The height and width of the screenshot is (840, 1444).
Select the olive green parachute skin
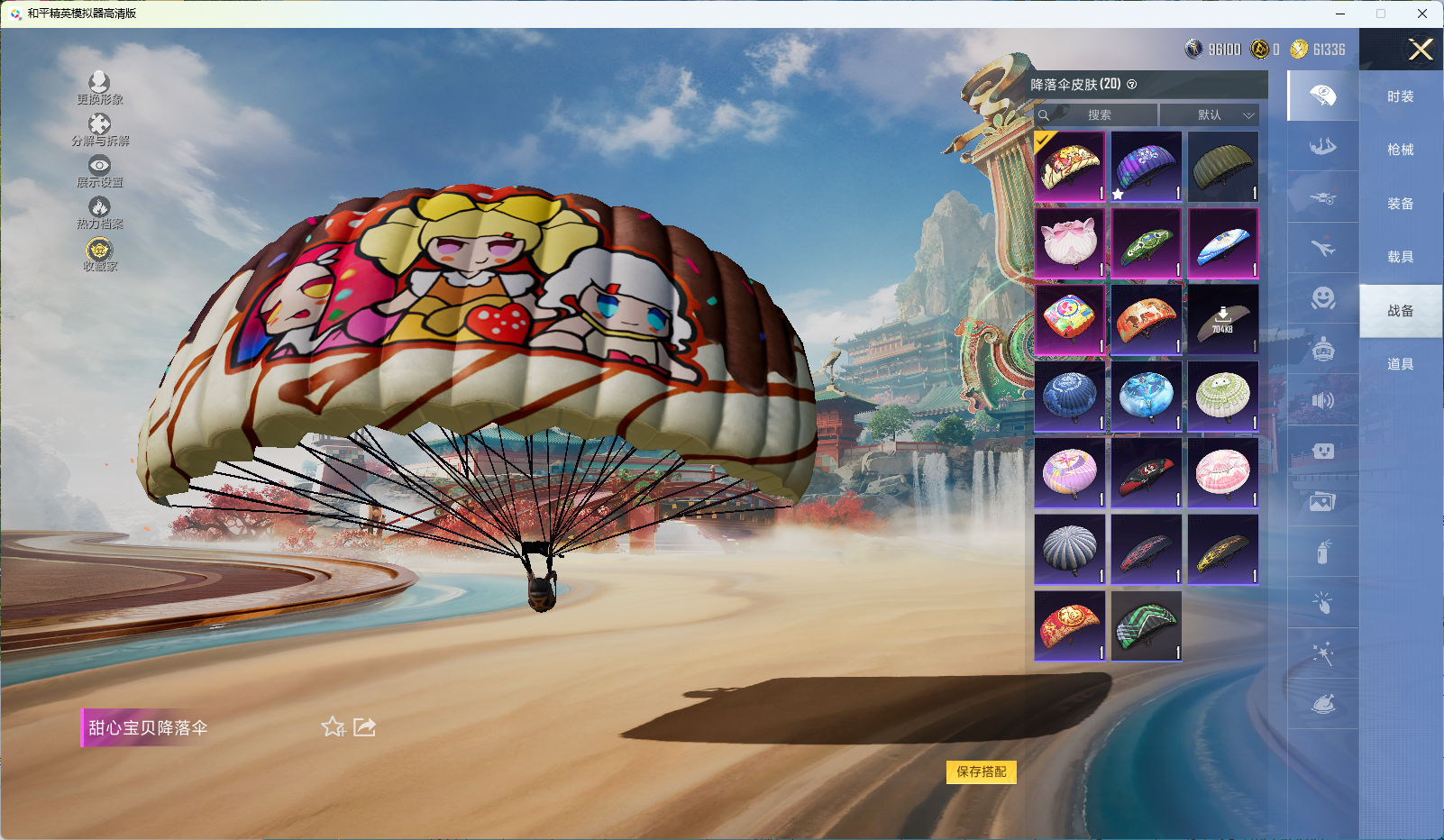pos(1222,167)
